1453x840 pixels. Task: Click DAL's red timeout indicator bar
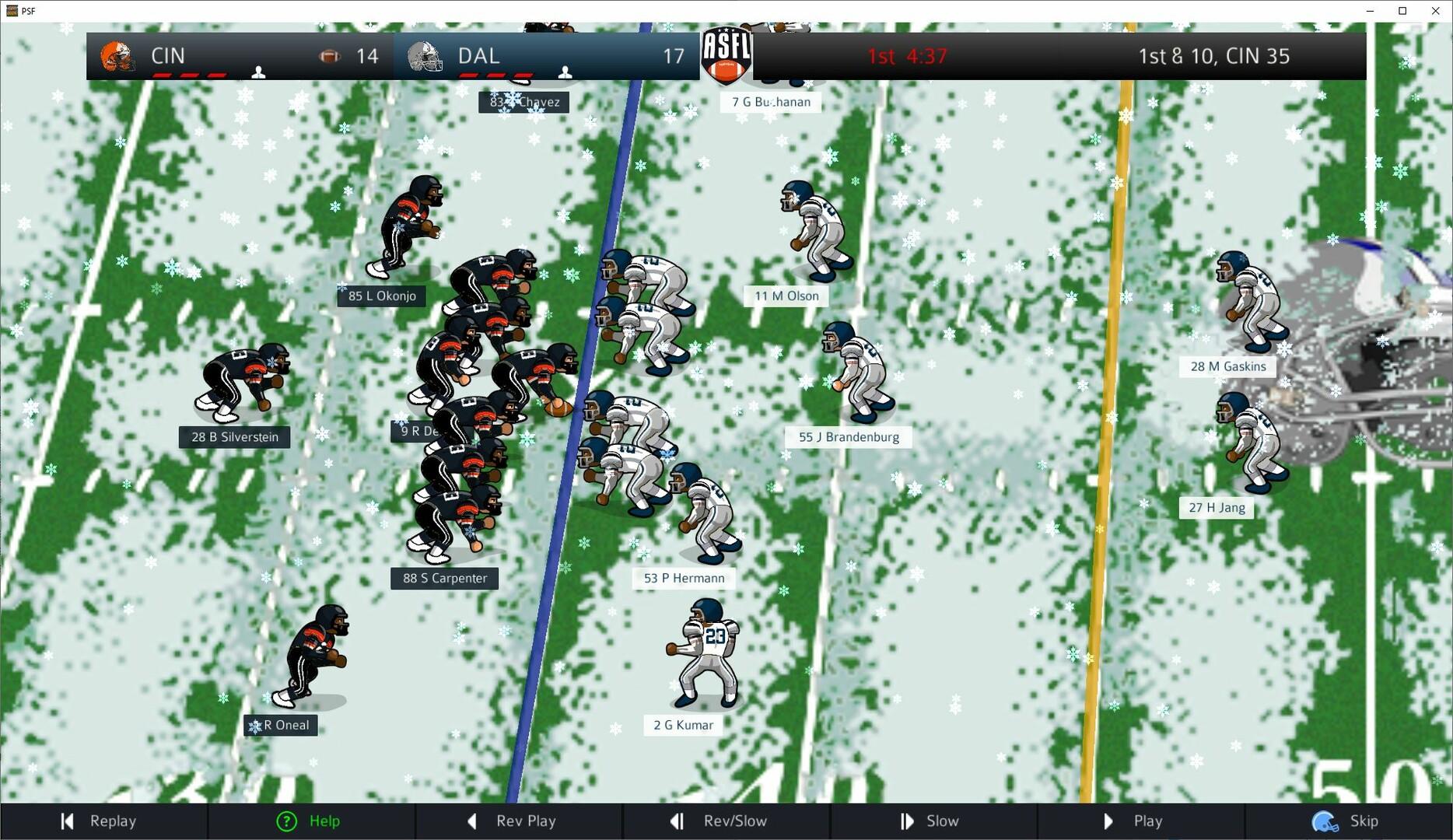(x=498, y=75)
